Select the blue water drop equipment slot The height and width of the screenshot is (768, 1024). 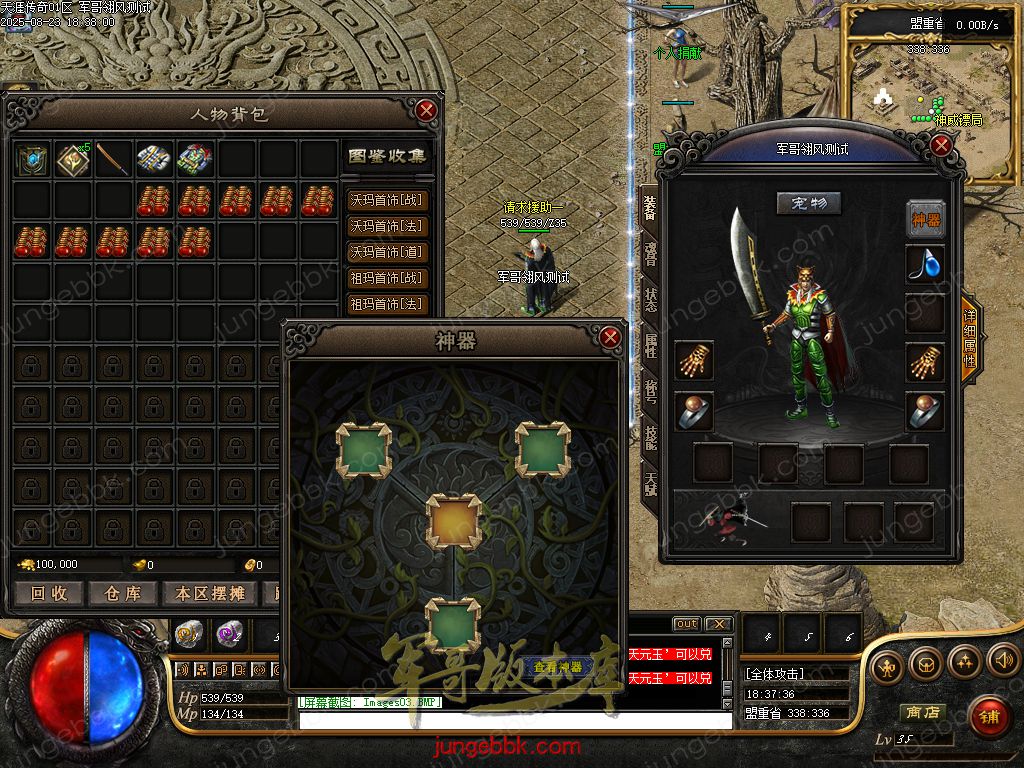(x=925, y=263)
